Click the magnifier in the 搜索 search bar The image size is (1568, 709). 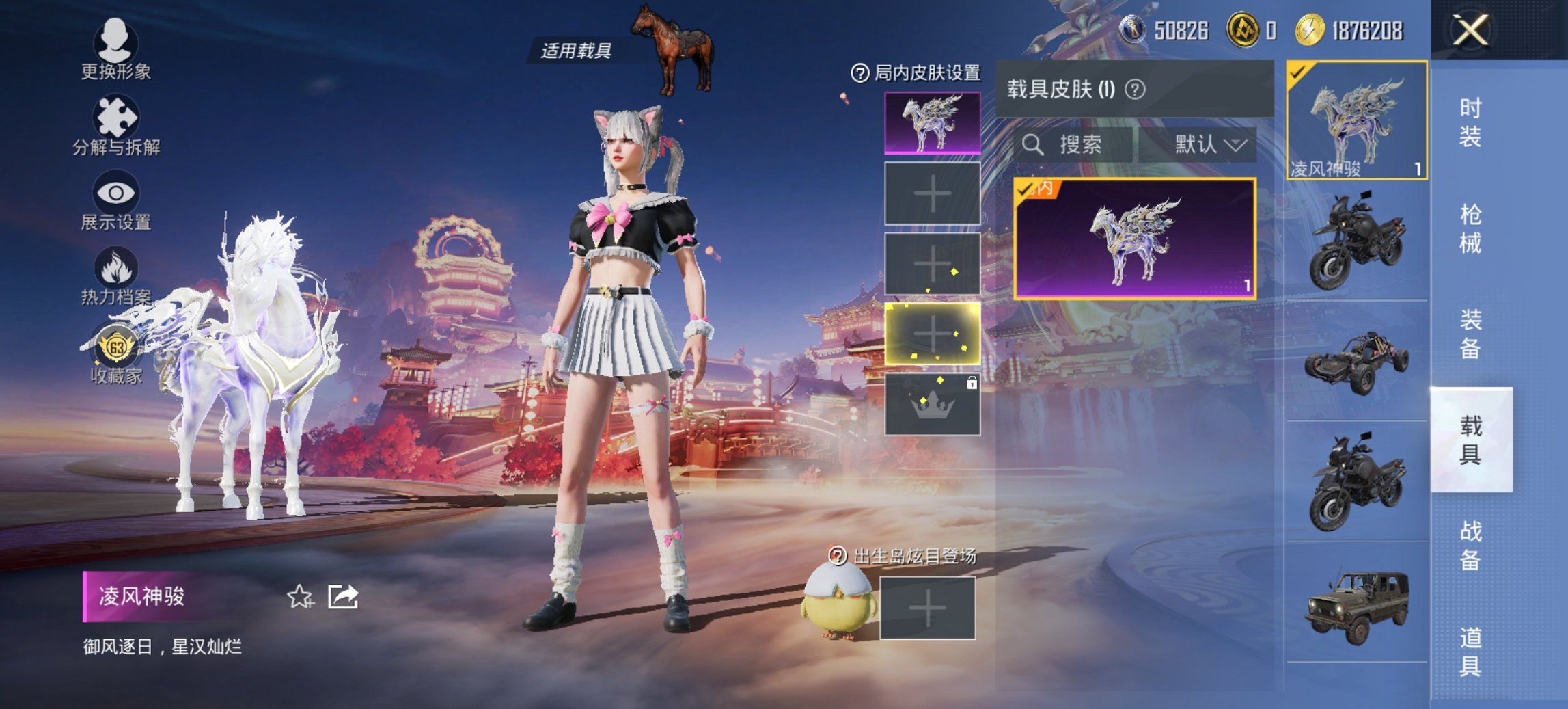[x=1033, y=144]
